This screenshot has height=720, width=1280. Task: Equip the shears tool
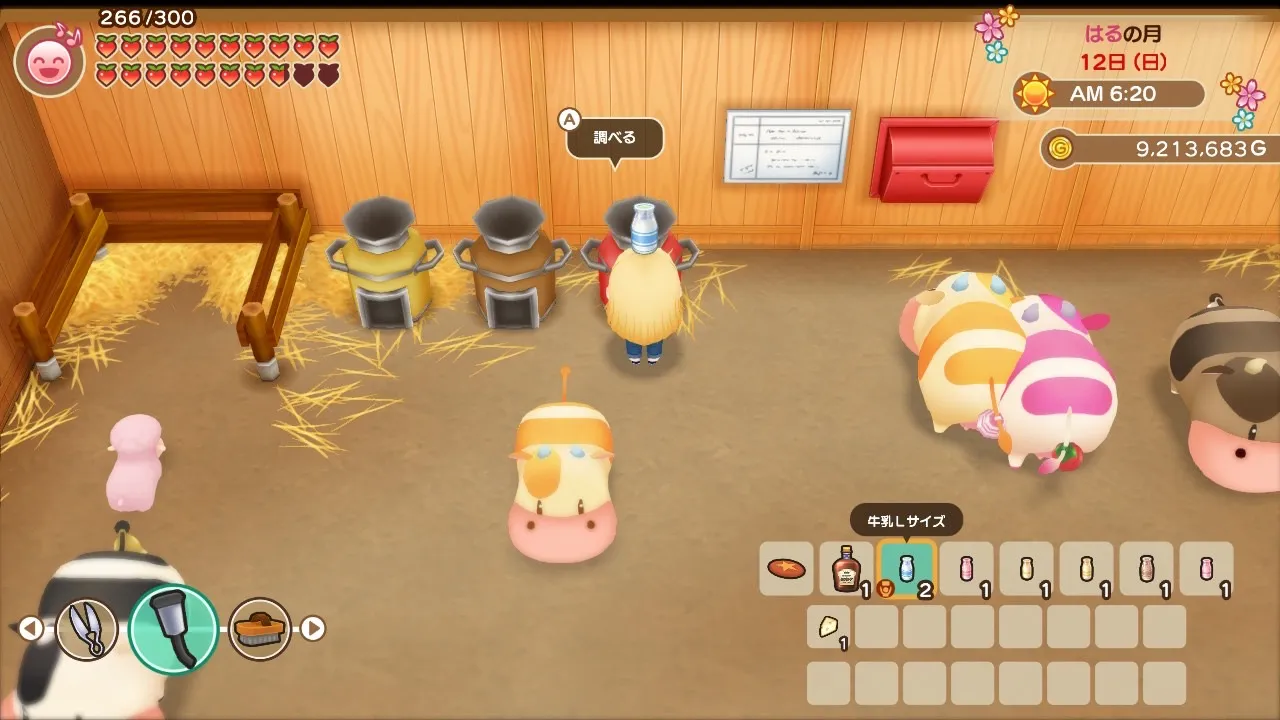86,629
